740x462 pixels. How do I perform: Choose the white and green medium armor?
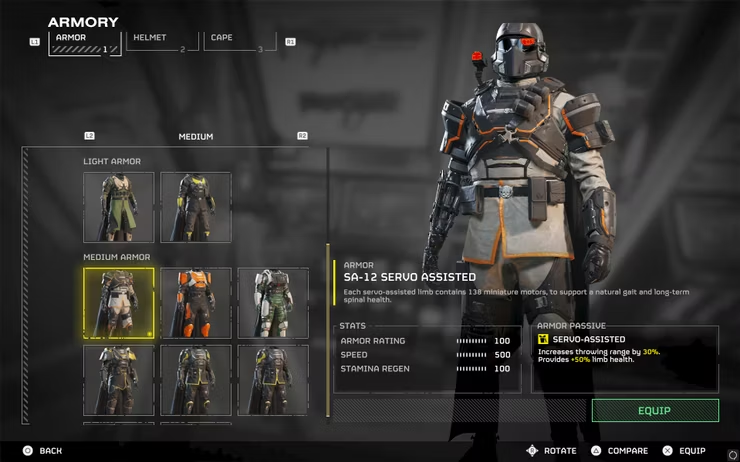tap(273, 303)
